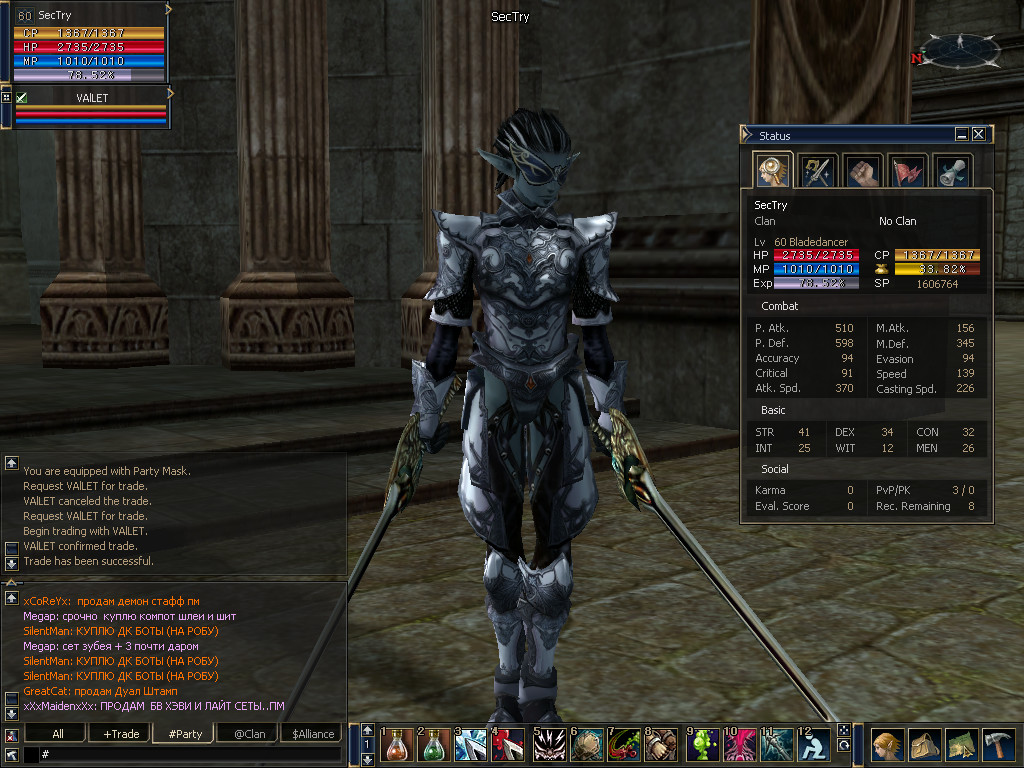Open the inventory bag icon
Image resolution: width=1024 pixels, height=768 pixels.
pos(924,745)
